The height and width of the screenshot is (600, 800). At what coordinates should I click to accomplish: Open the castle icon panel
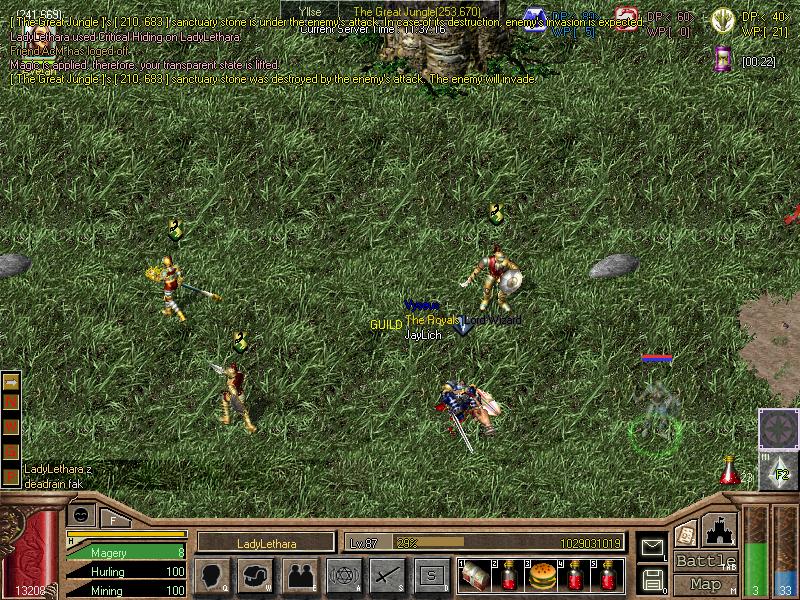[x=720, y=528]
